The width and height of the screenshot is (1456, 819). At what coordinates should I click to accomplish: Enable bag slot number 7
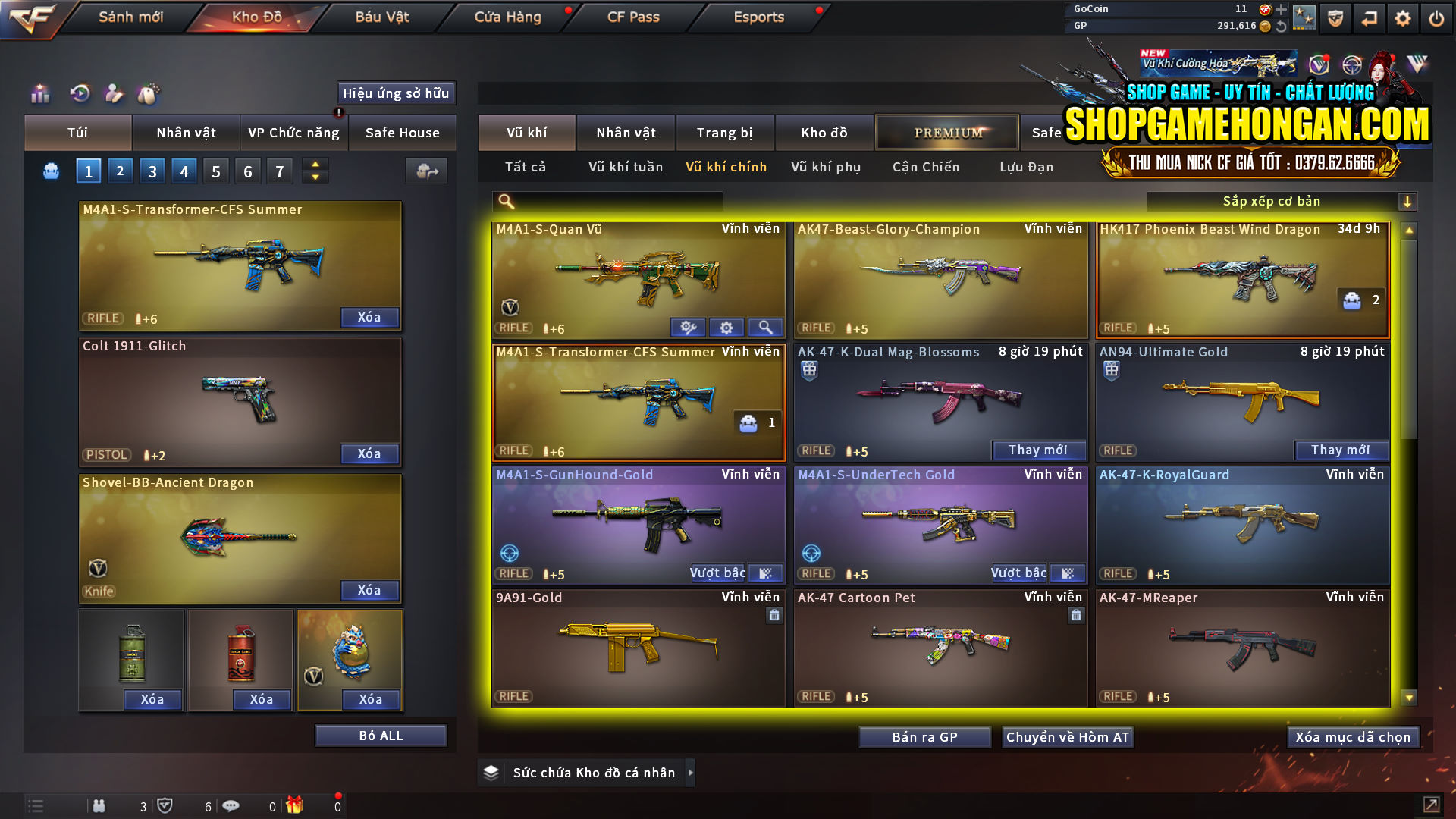tap(279, 171)
